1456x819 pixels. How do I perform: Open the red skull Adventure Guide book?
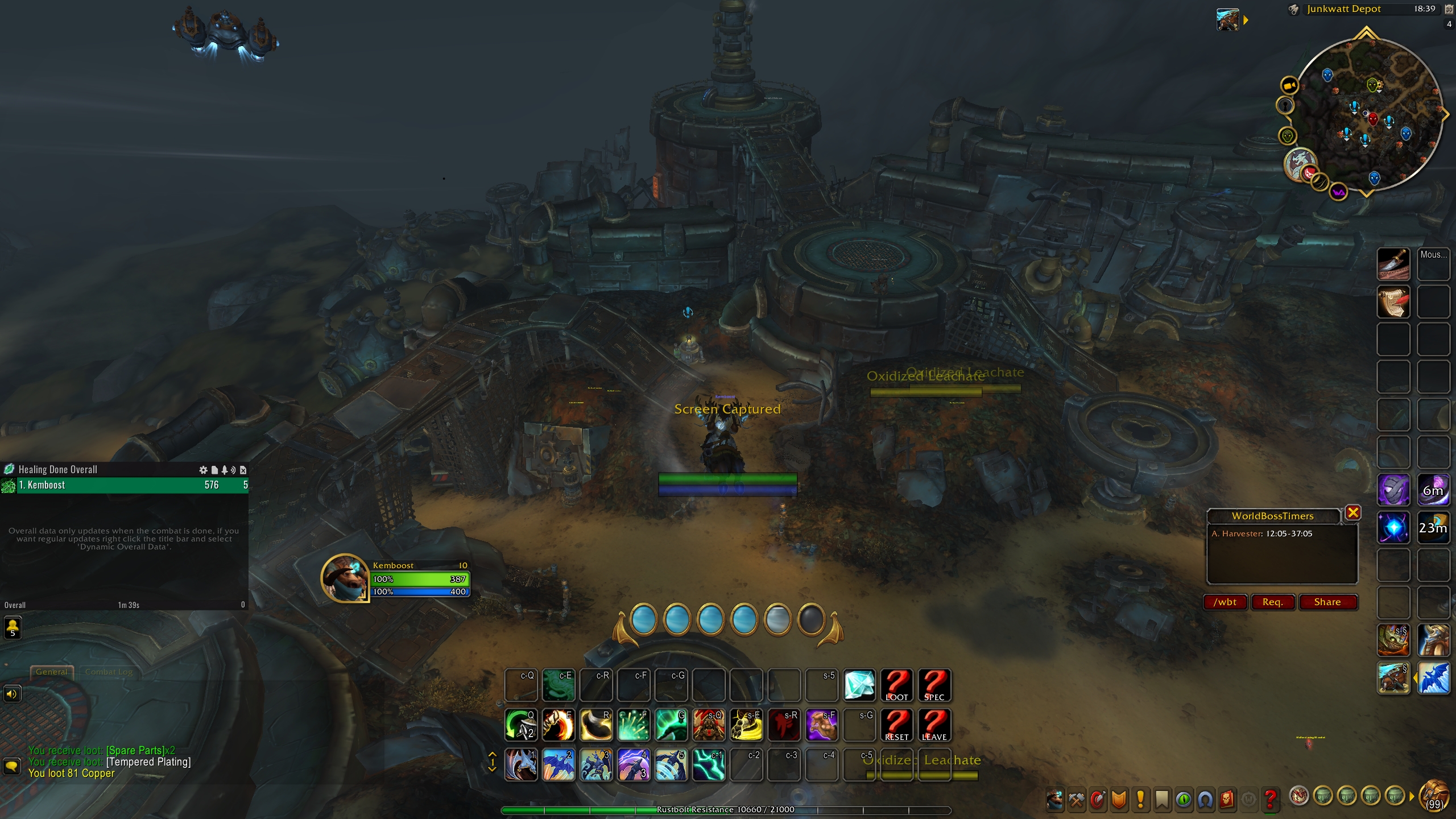tap(1227, 800)
